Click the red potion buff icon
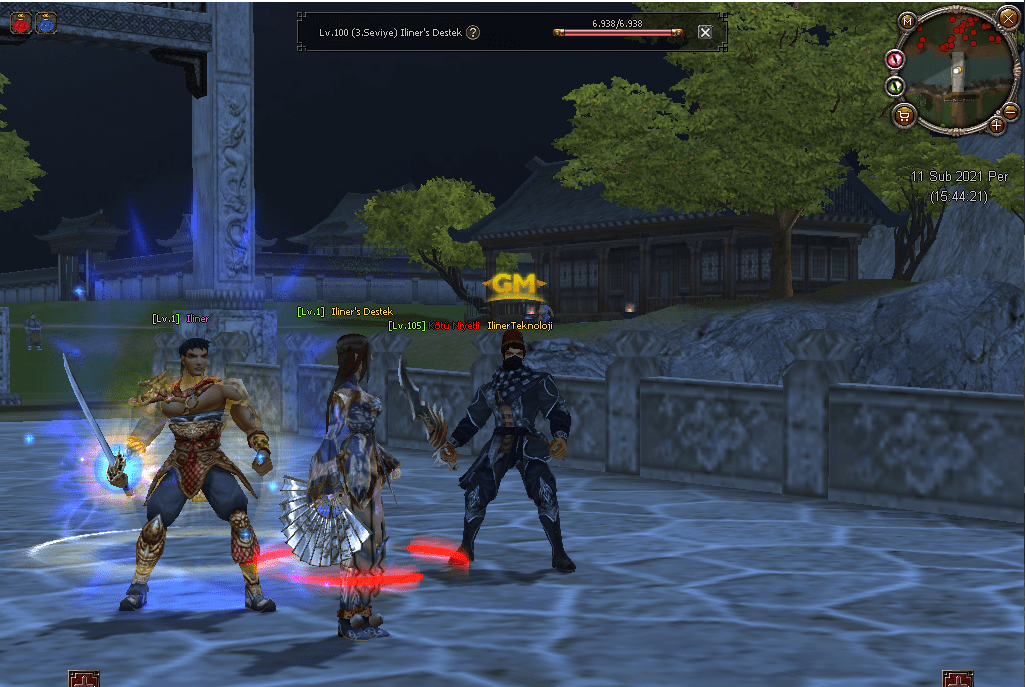Image resolution: width=1025 pixels, height=687 pixels. [21, 24]
